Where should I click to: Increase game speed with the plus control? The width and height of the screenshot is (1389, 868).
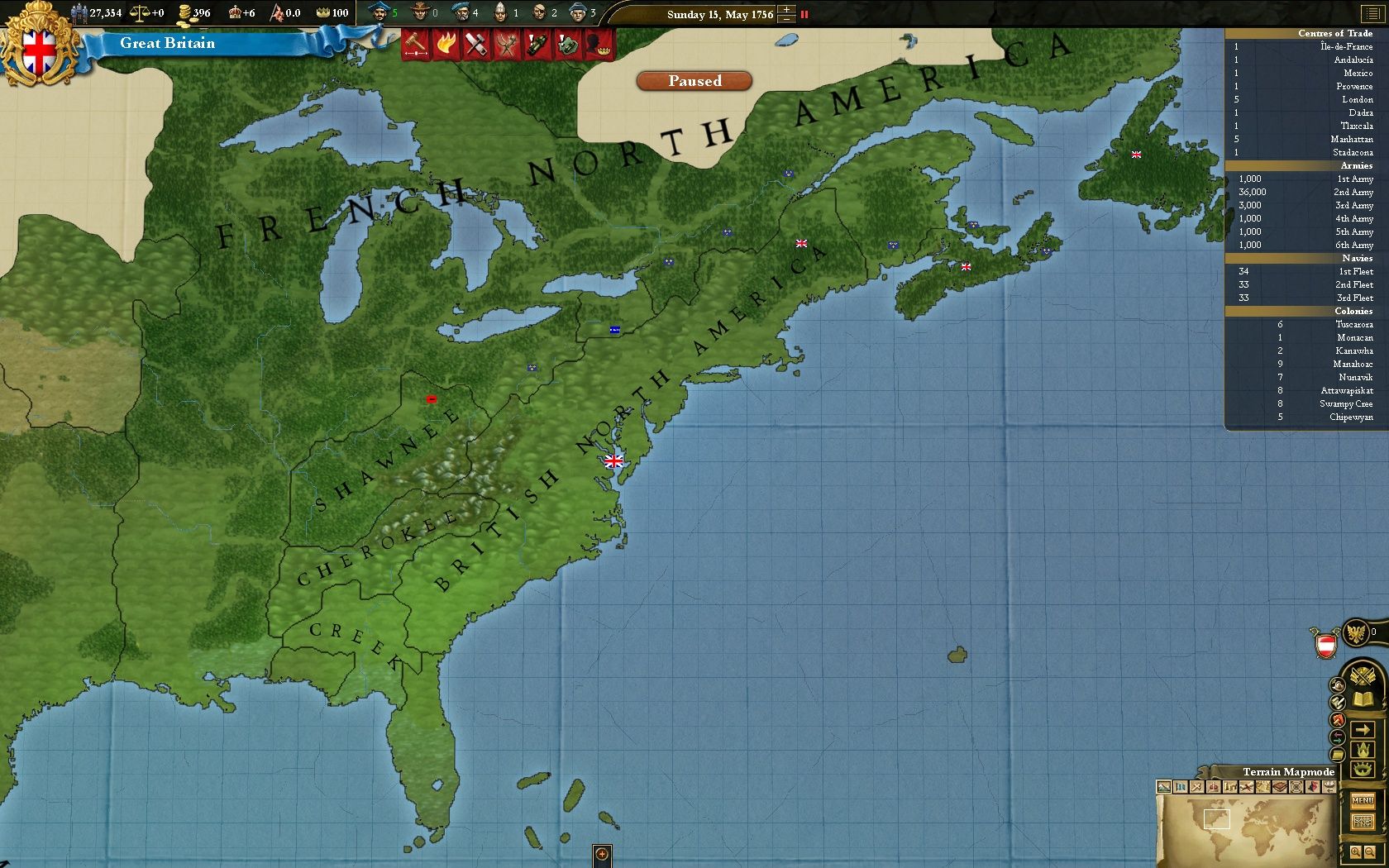tap(786, 9)
